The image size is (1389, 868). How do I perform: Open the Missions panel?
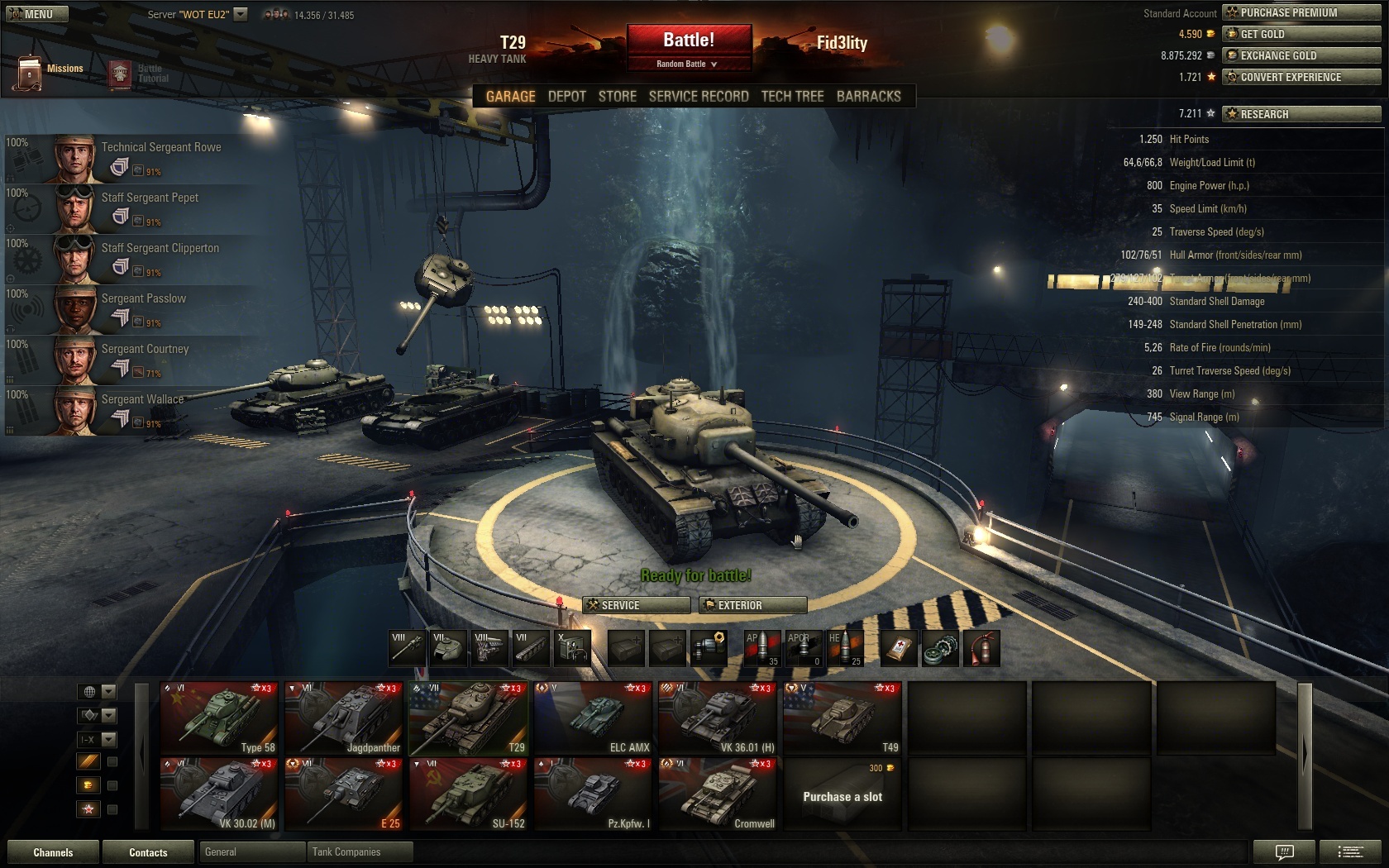click(x=48, y=72)
